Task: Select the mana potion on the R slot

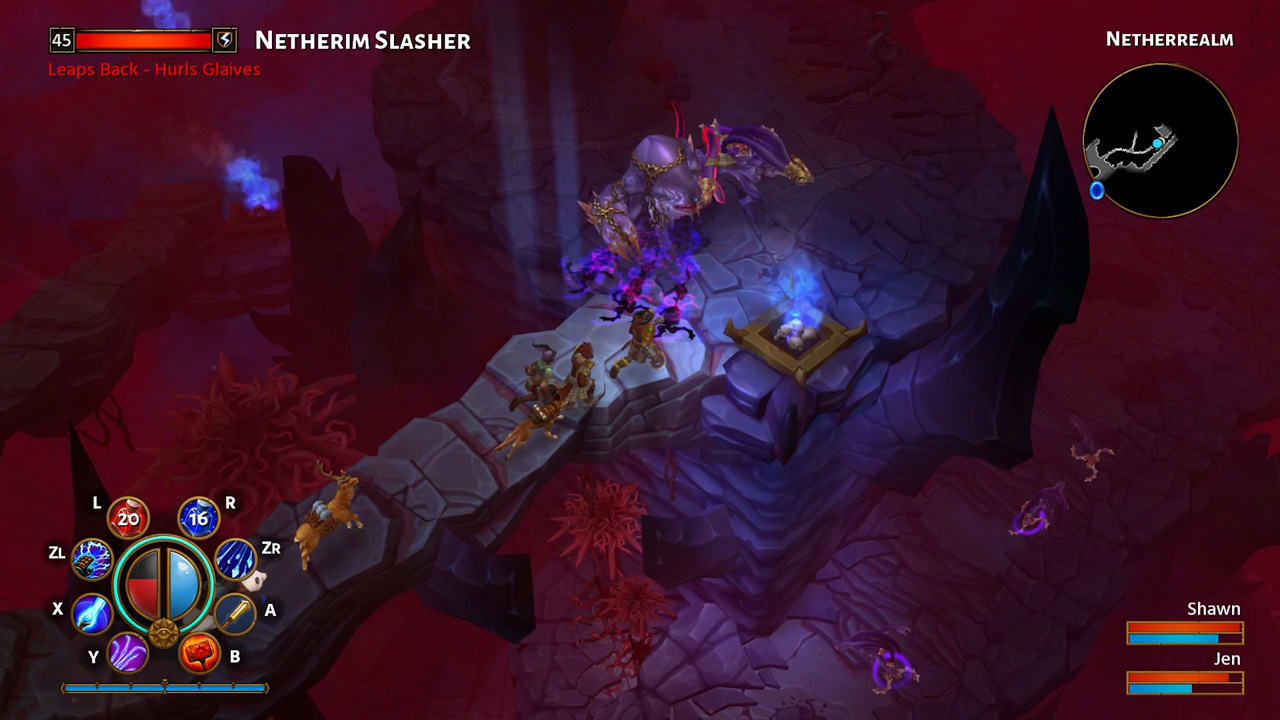Action: pyautogui.click(x=198, y=518)
